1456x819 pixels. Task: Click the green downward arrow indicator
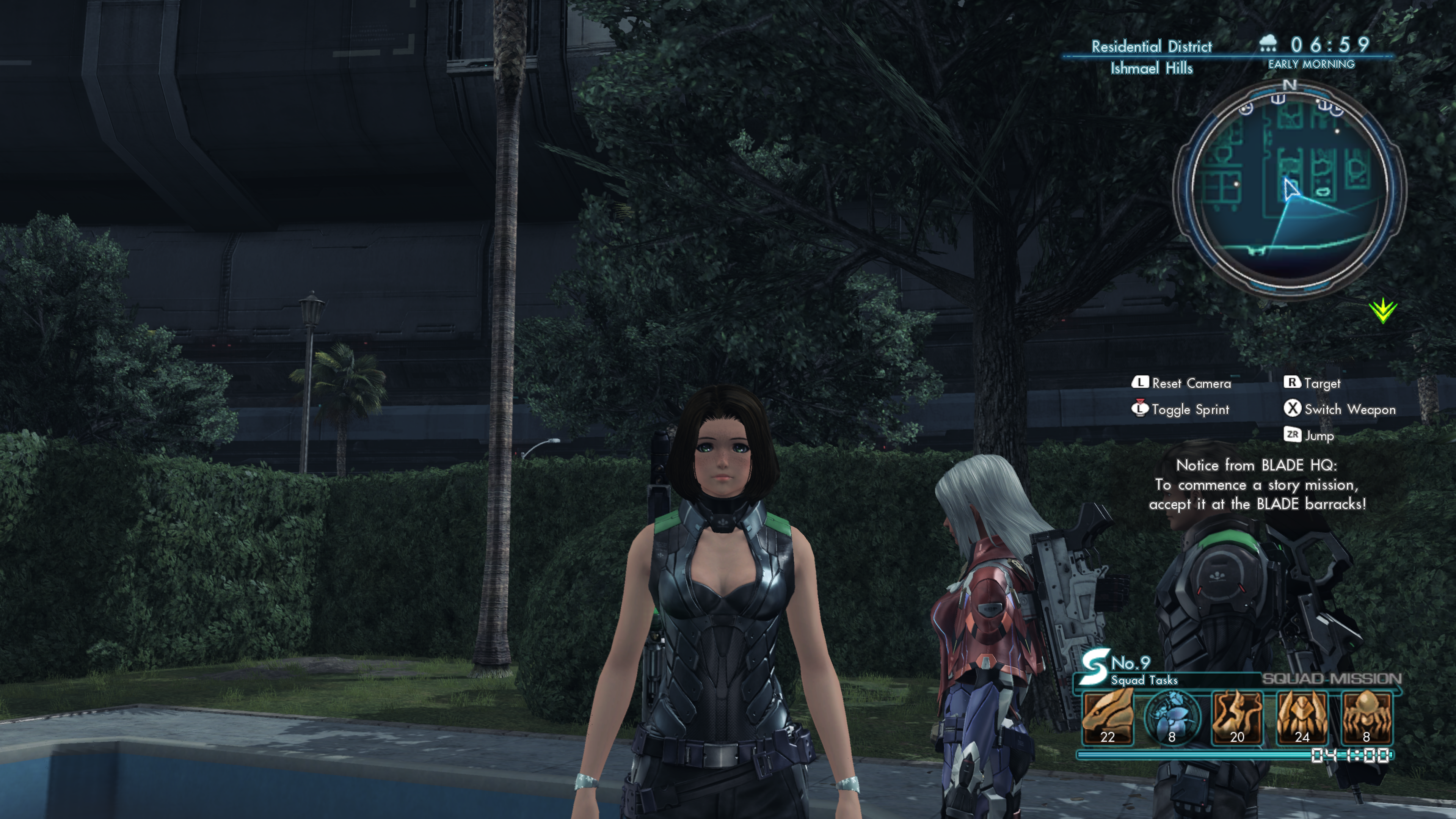coord(1382,310)
